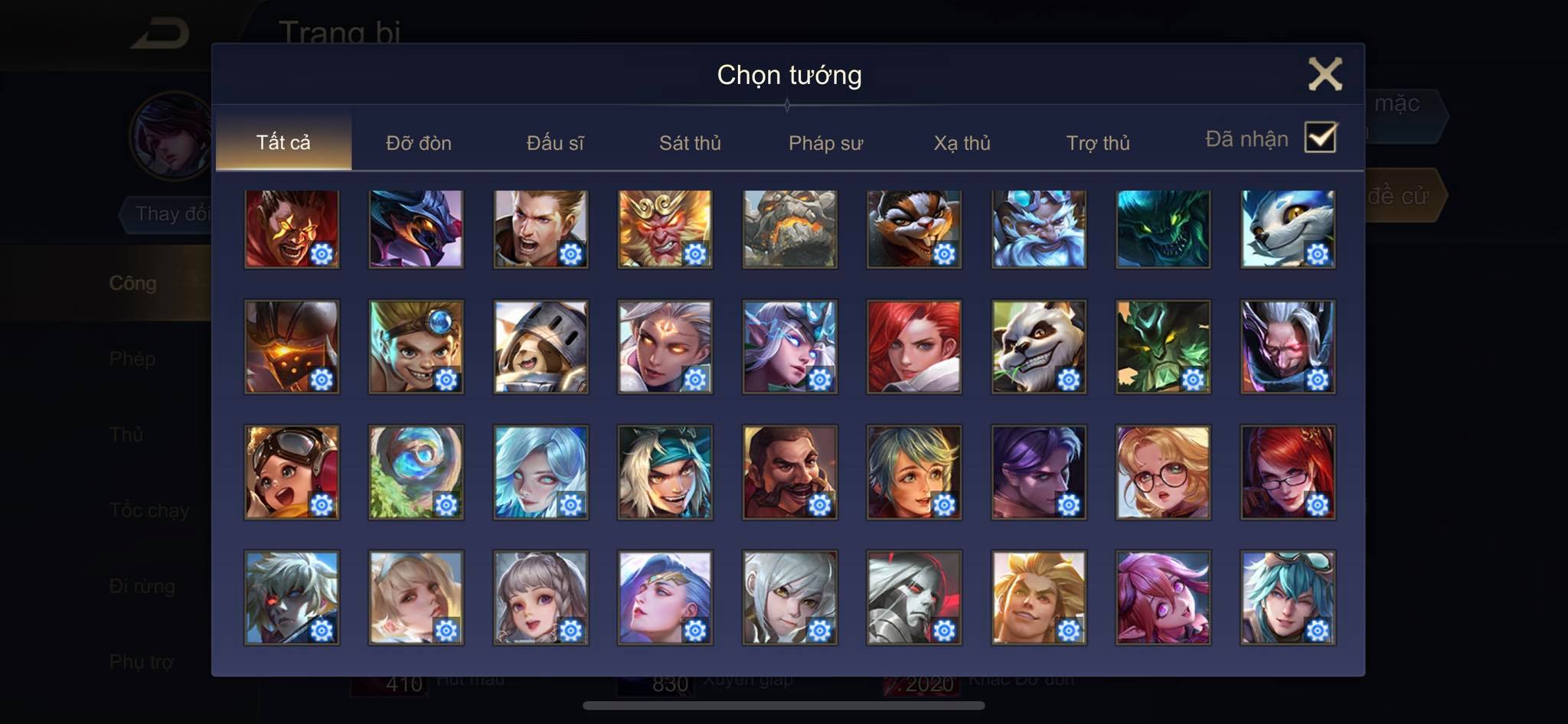
Task: Open the Đỡ đòn hero category
Action: pos(418,143)
